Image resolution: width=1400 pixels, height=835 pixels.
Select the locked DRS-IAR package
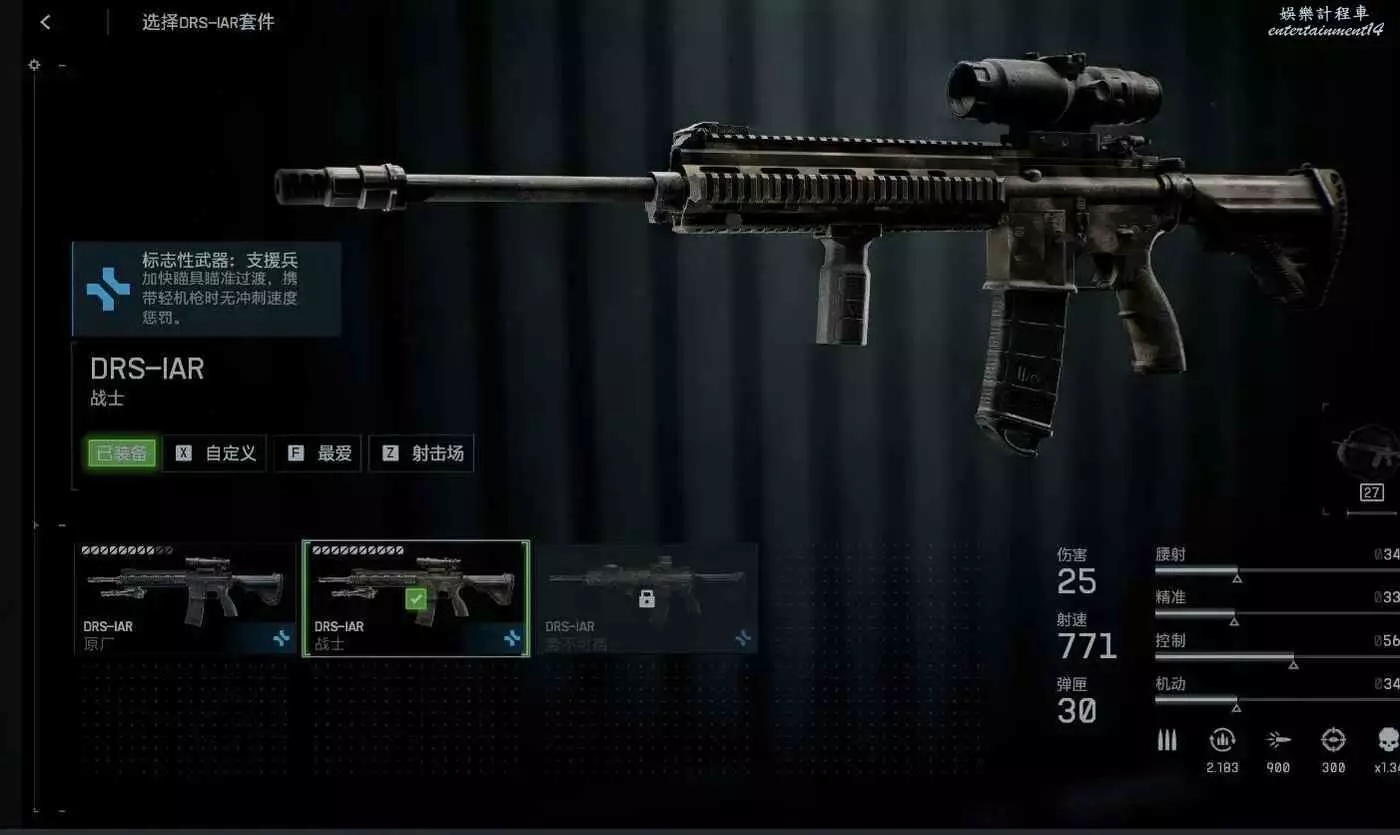tap(646, 598)
